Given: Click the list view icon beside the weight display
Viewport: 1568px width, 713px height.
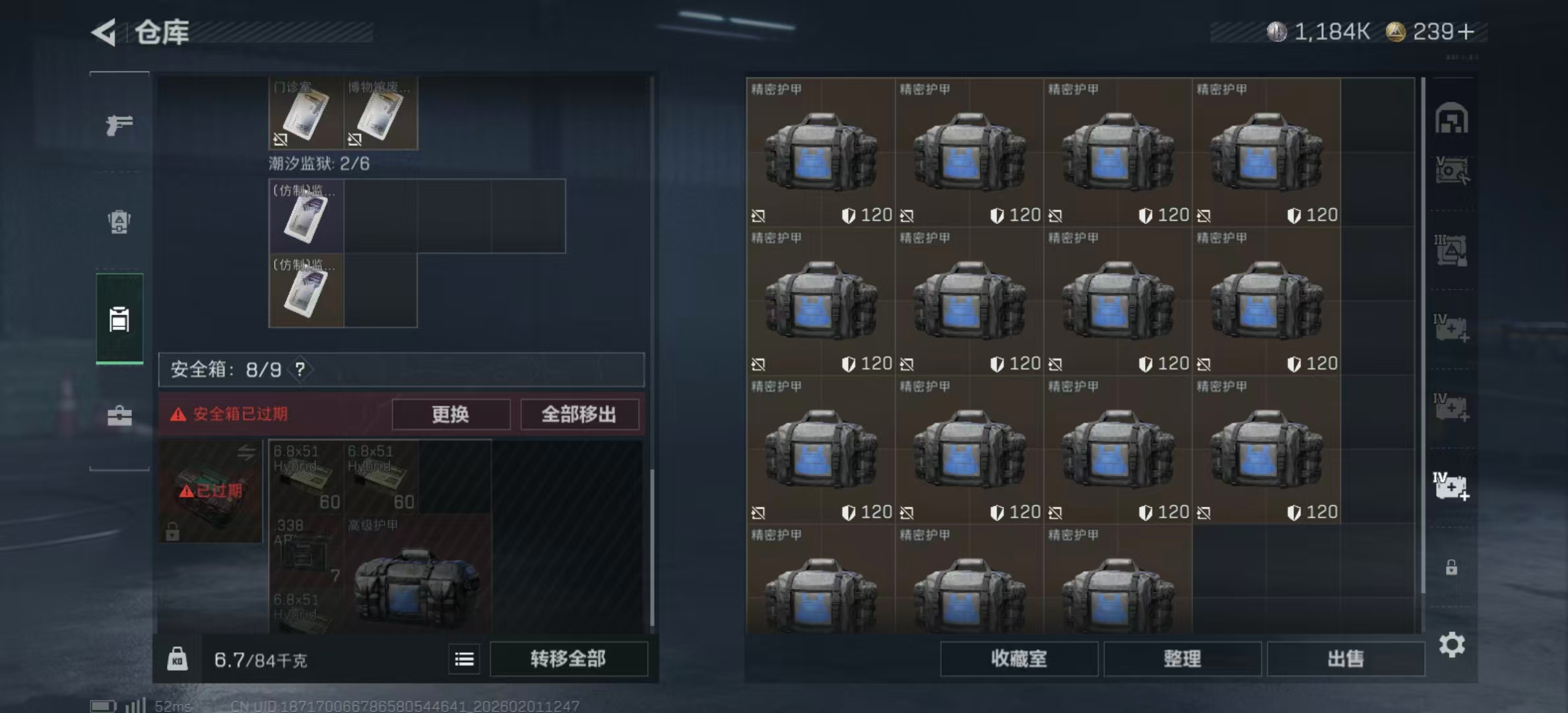Looking at the screenshot, I should pos(464,659).
